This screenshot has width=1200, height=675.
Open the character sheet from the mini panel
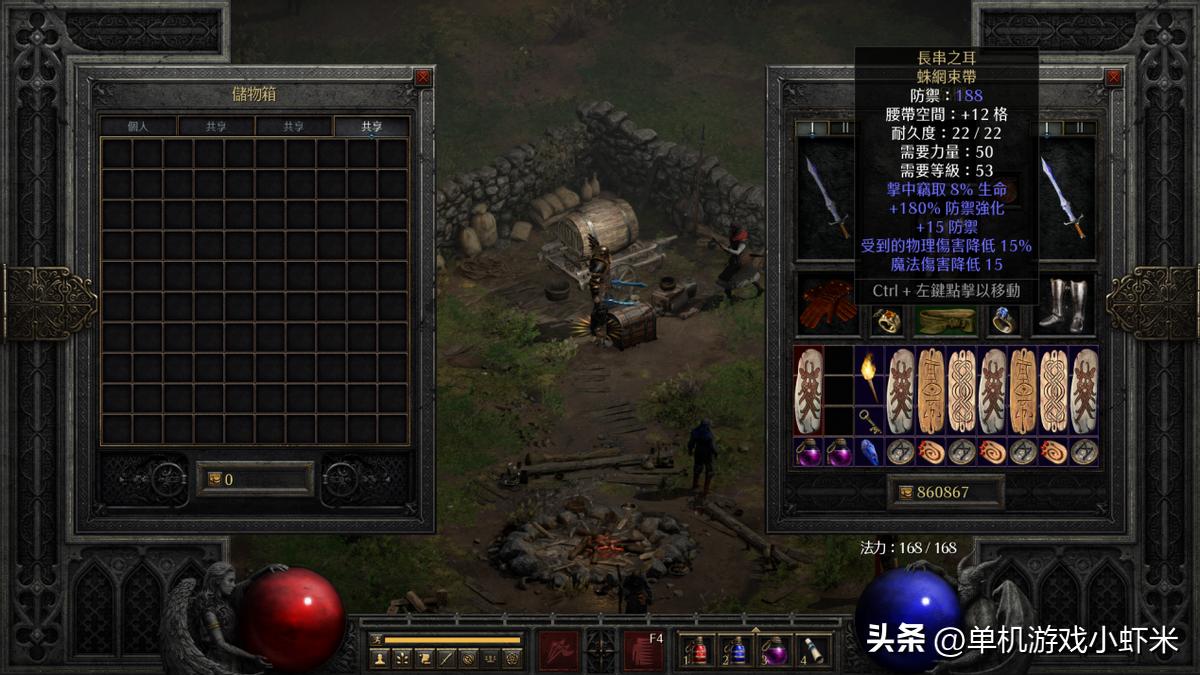tap(380, 658)
